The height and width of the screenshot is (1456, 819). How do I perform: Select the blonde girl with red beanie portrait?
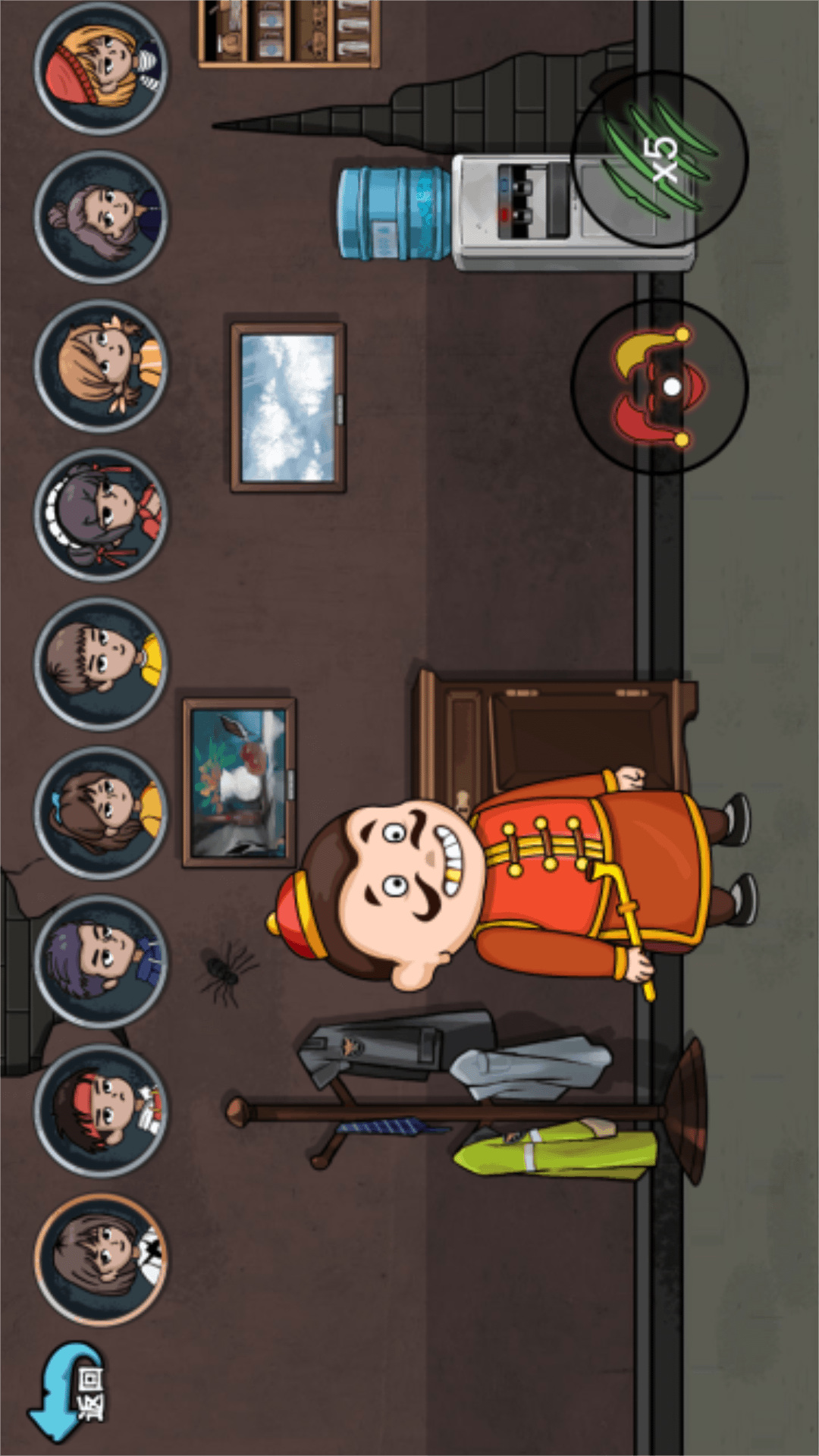pyautogui.click(x=101, y=68)
